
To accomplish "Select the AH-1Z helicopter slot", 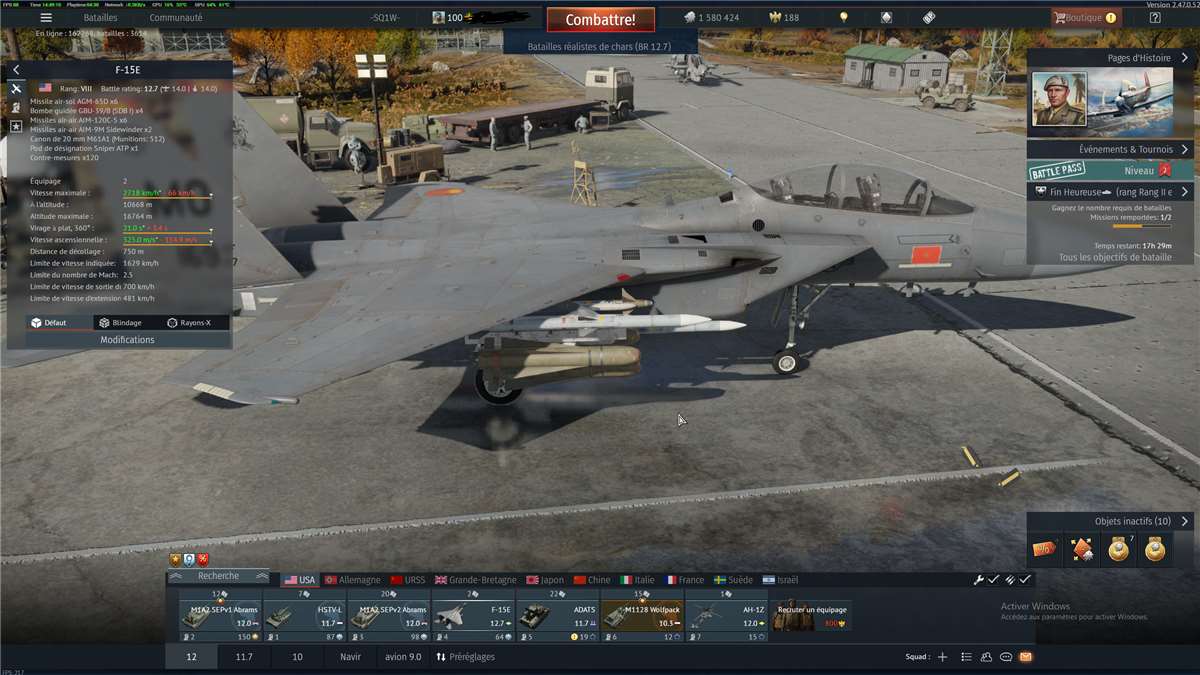I will (x=726, y=616).
